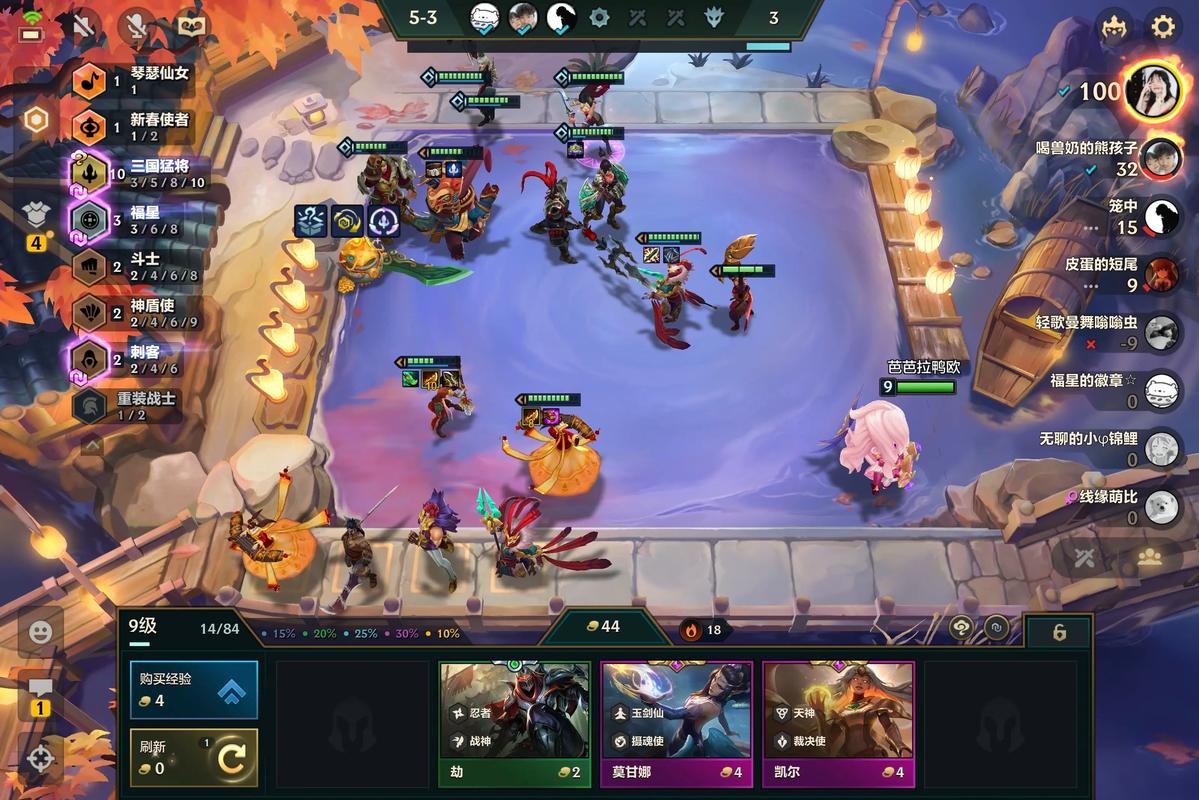Image resolution: width=1199 pixels, height=800 pixels.
Task: Toggle the muted speaker icon
Action: tap(85, 26)
